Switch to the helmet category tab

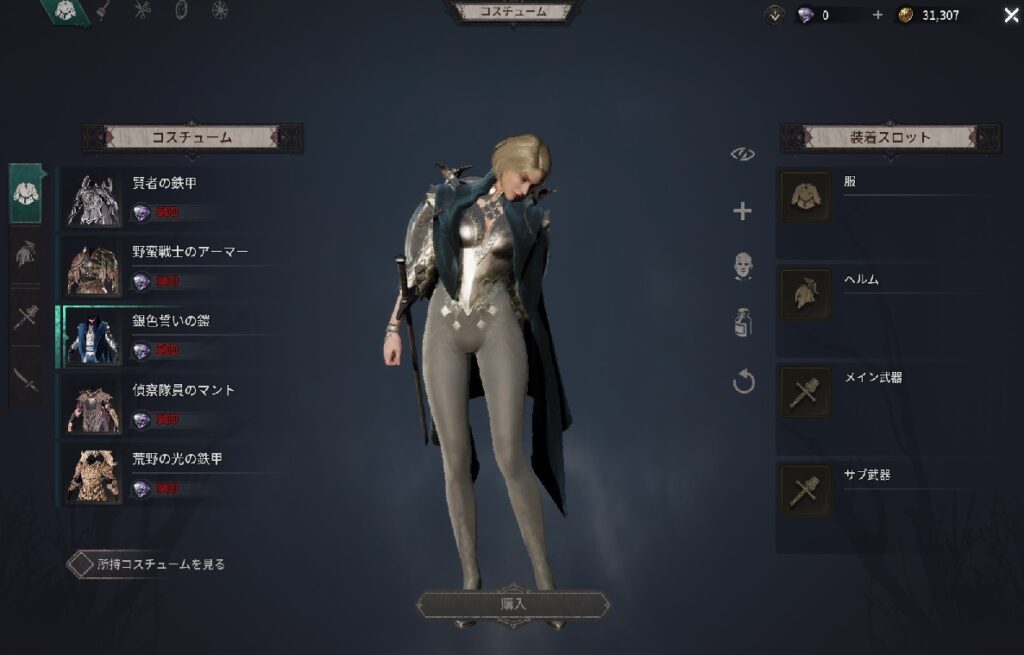[26, 254]
